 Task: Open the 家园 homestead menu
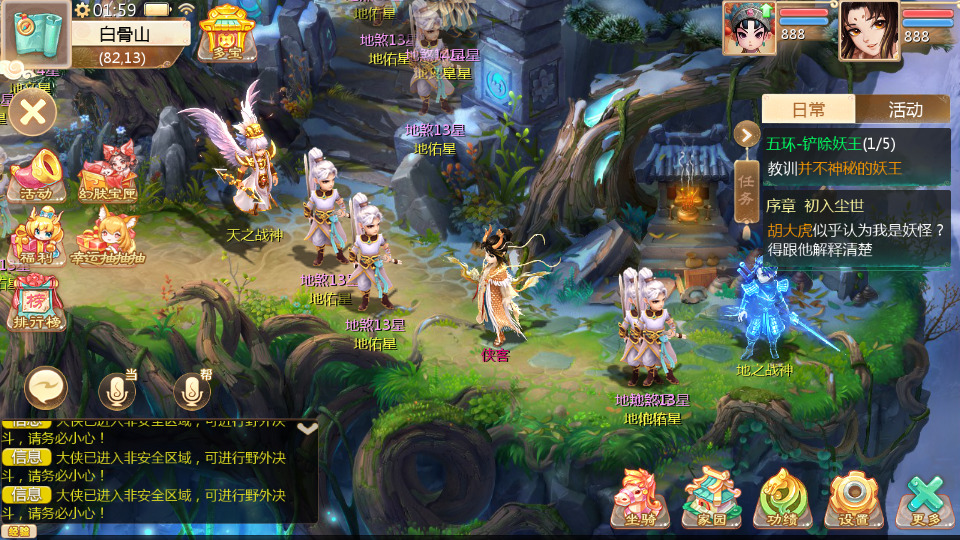[x=711, y=497]
